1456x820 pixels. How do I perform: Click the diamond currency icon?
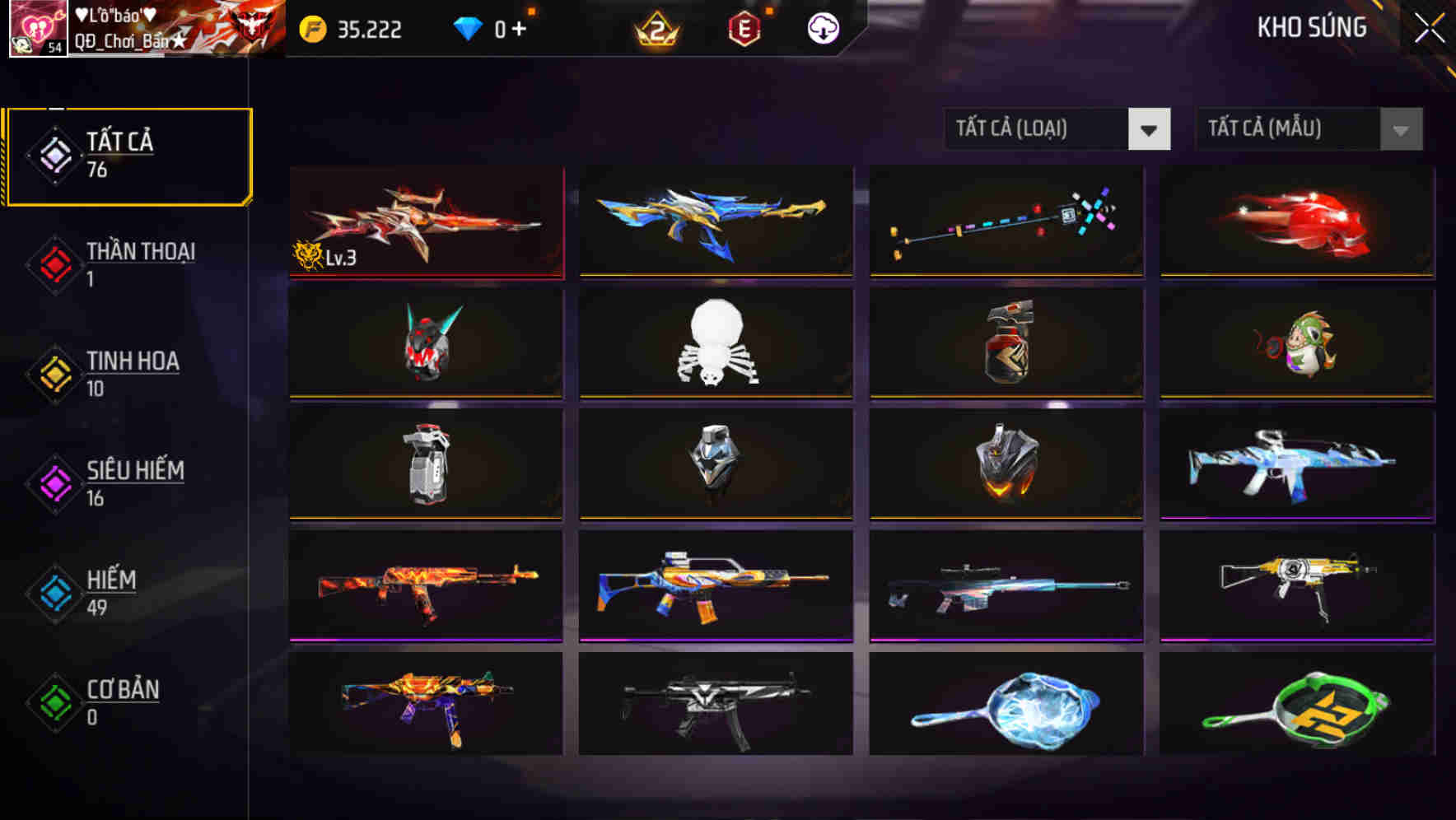[x=469, y=27]
